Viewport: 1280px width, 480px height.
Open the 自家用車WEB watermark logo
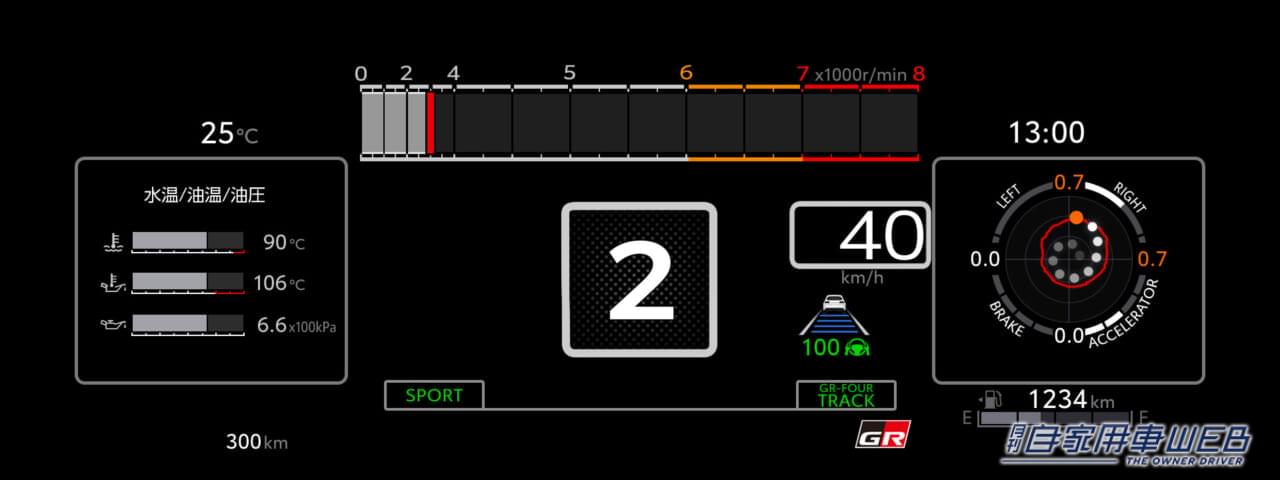(1126, 441)
